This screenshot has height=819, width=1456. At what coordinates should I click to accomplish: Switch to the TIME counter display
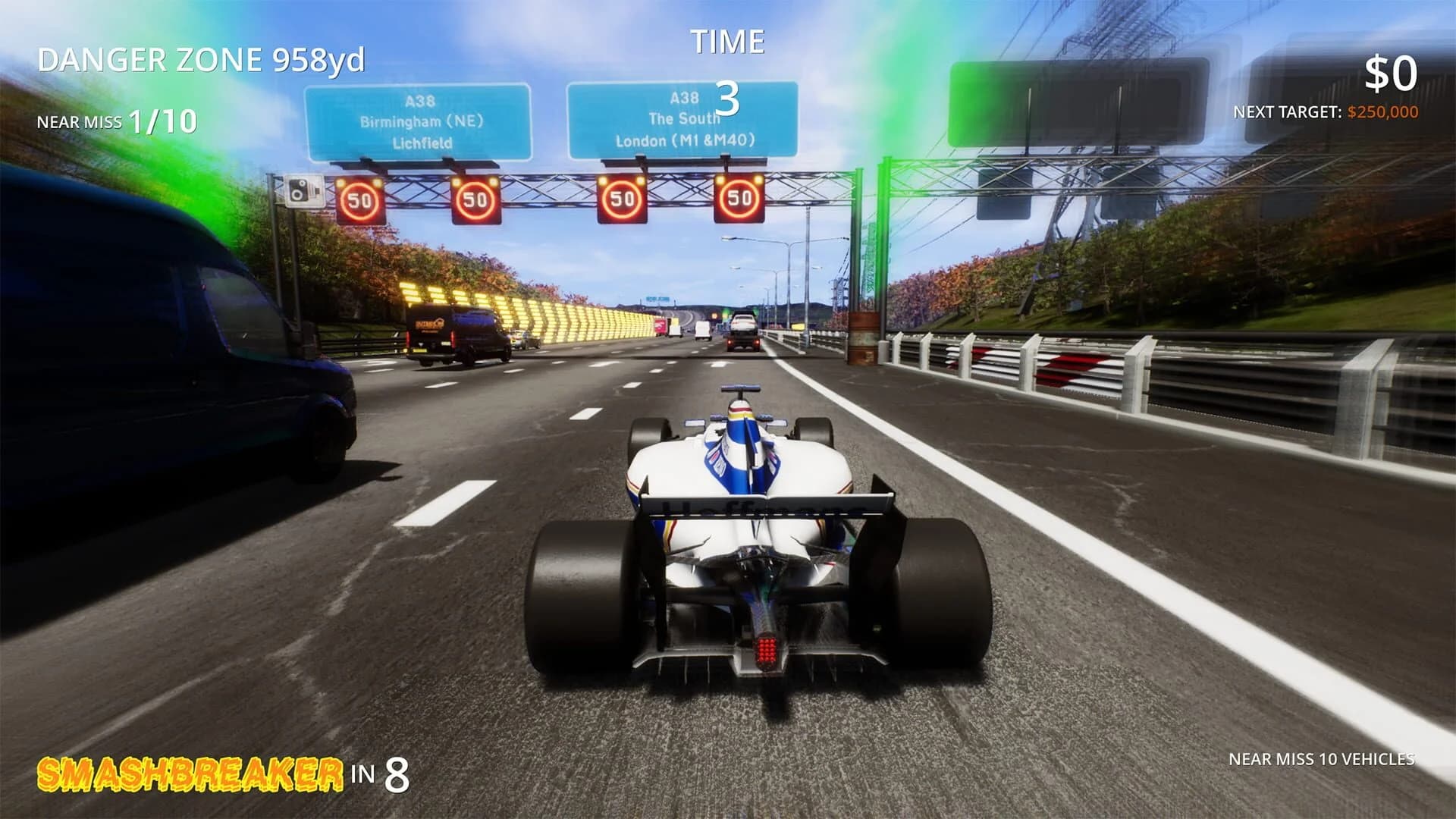(x=726, y=42)
